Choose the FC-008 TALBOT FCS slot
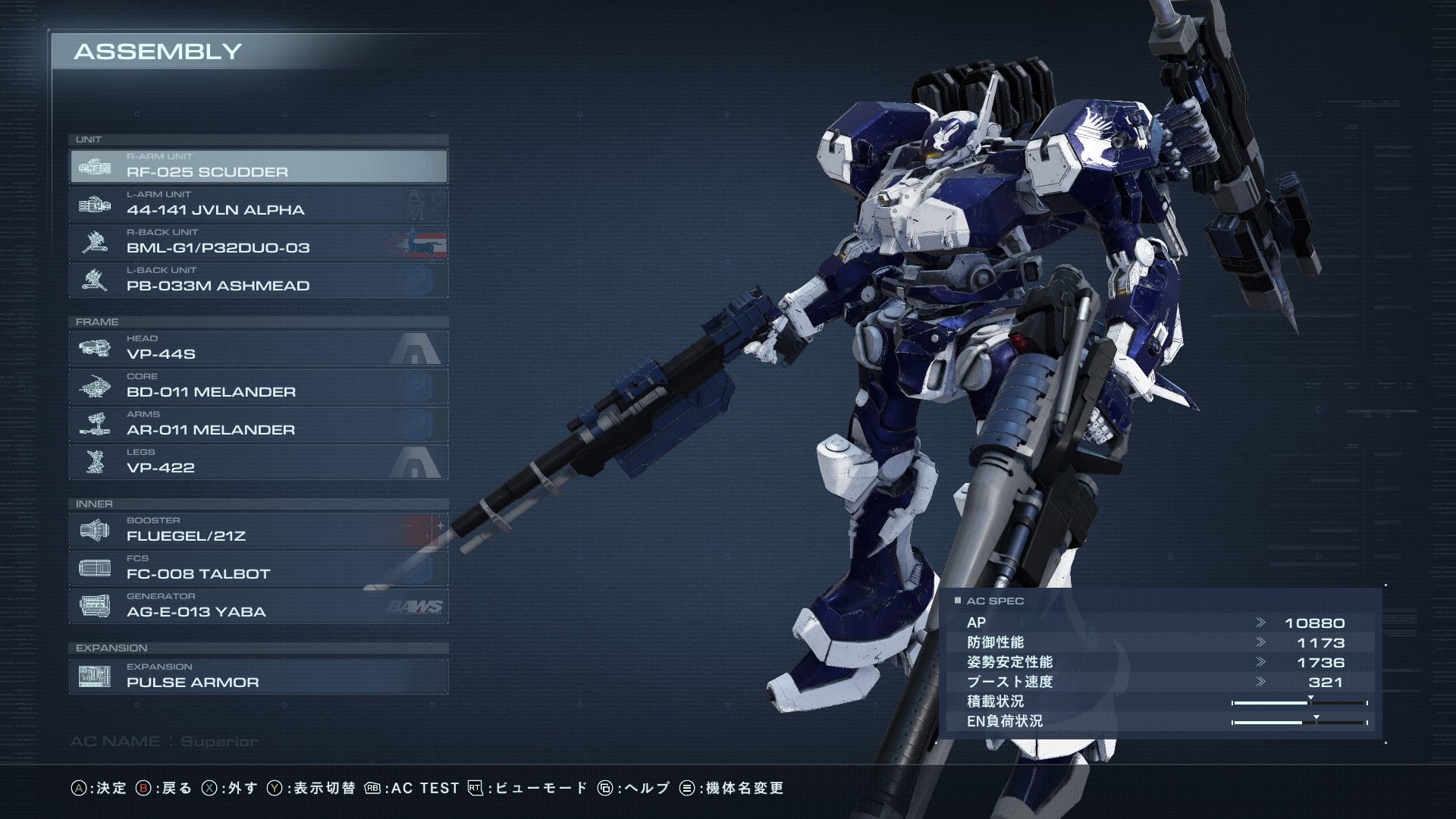The height and width of the screenshot is (819, 1456). point(258,568)
